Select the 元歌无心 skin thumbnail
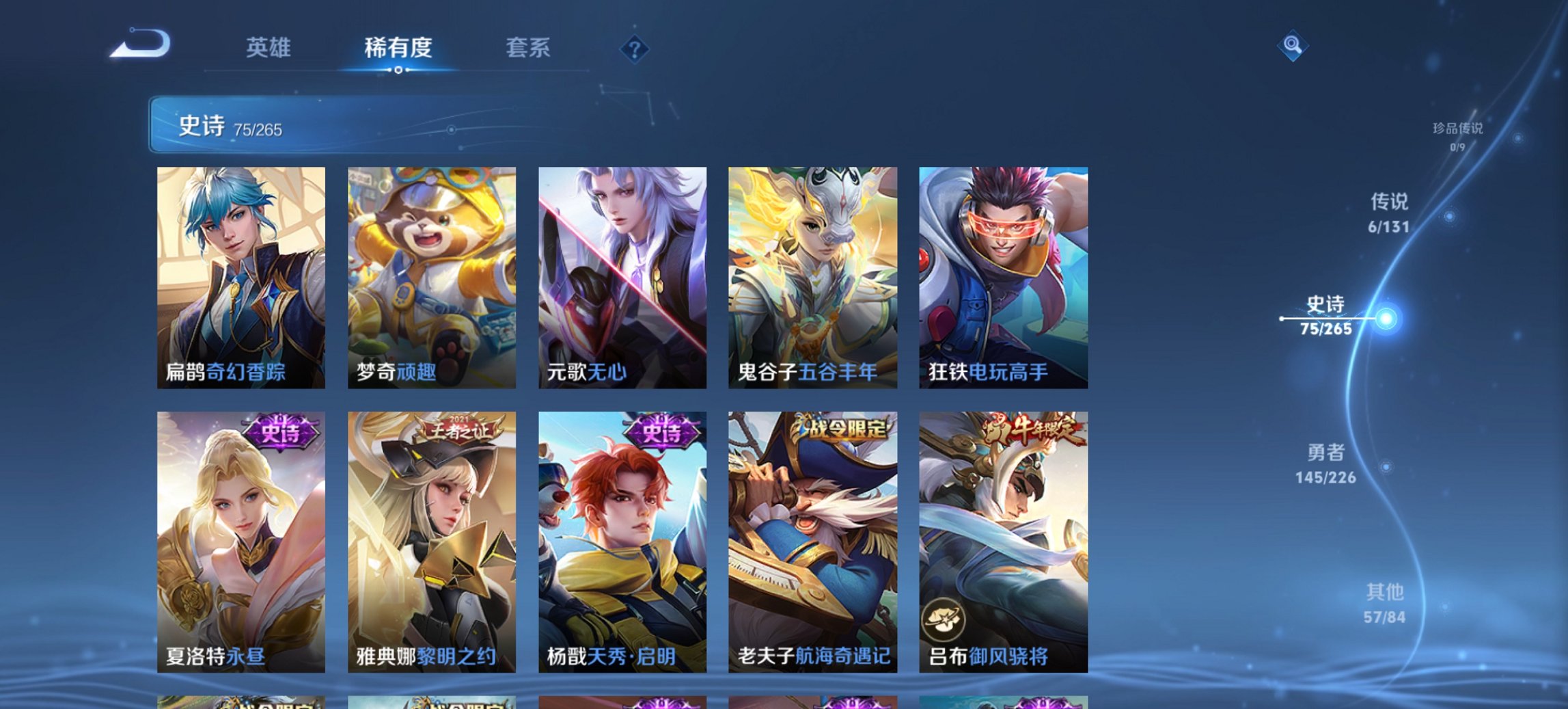This screenshot has width=1568, height=709. (620, 273)
